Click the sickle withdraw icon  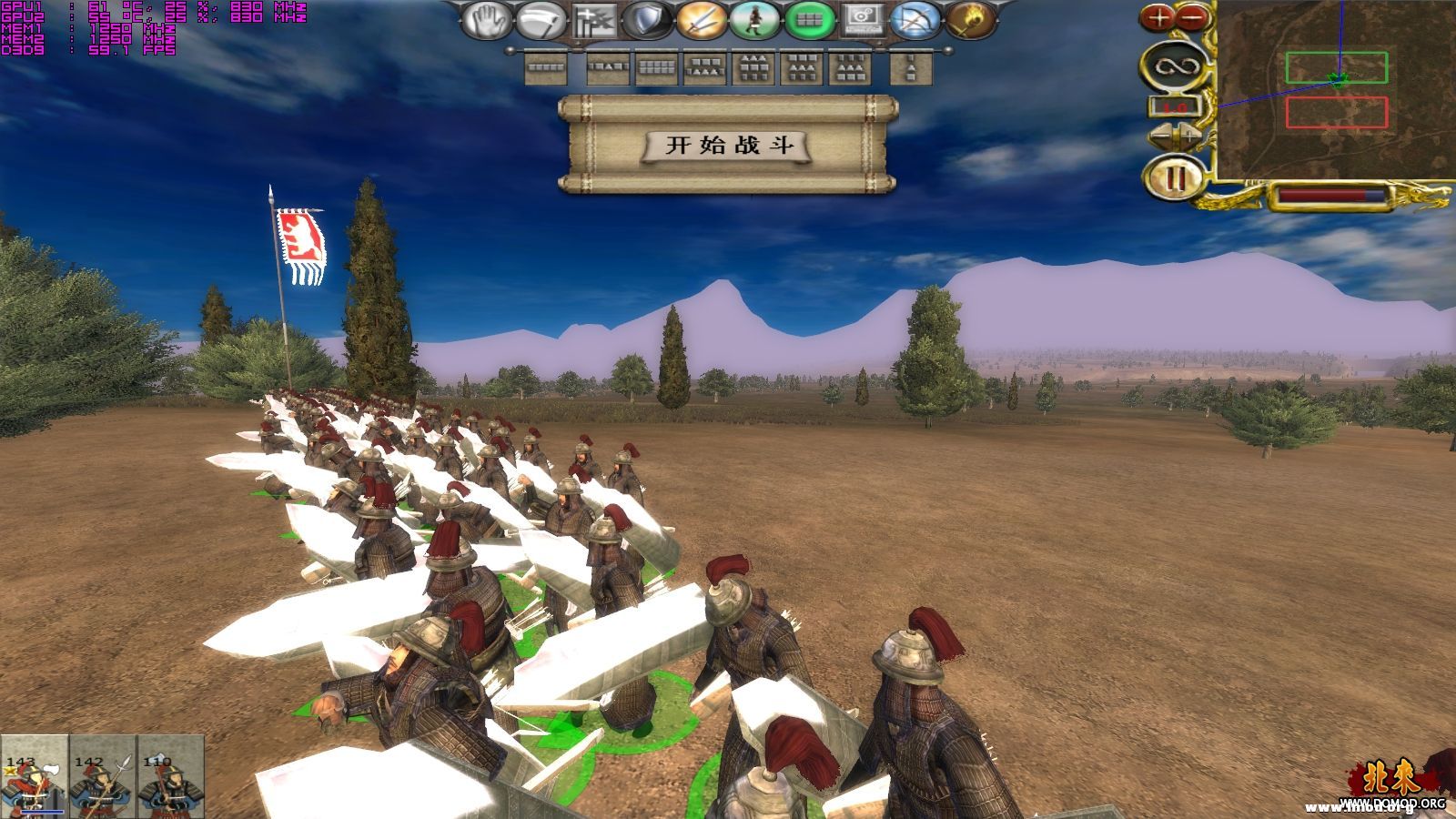[539, 20]
